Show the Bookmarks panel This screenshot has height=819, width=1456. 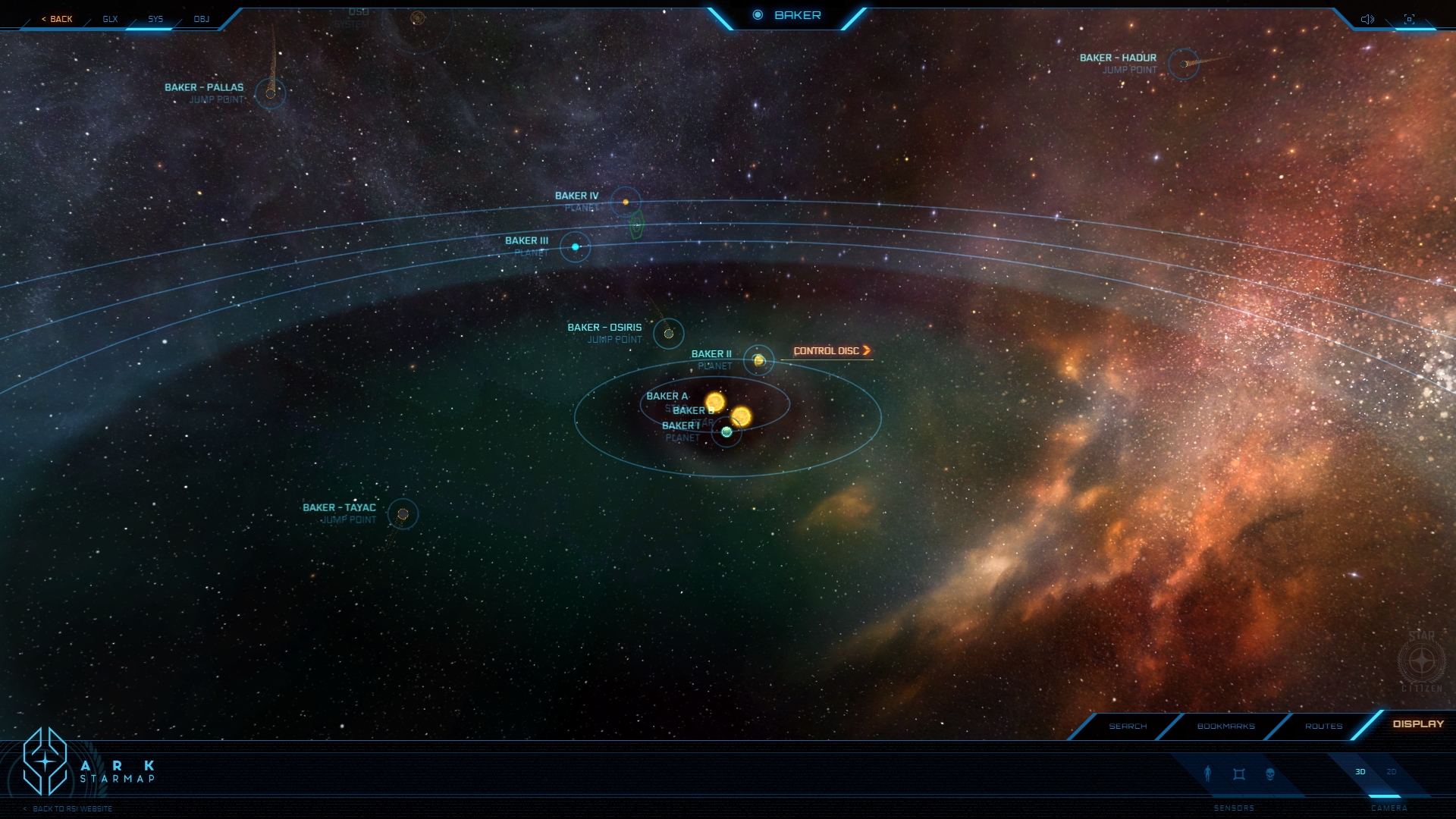coord(1225,726)
